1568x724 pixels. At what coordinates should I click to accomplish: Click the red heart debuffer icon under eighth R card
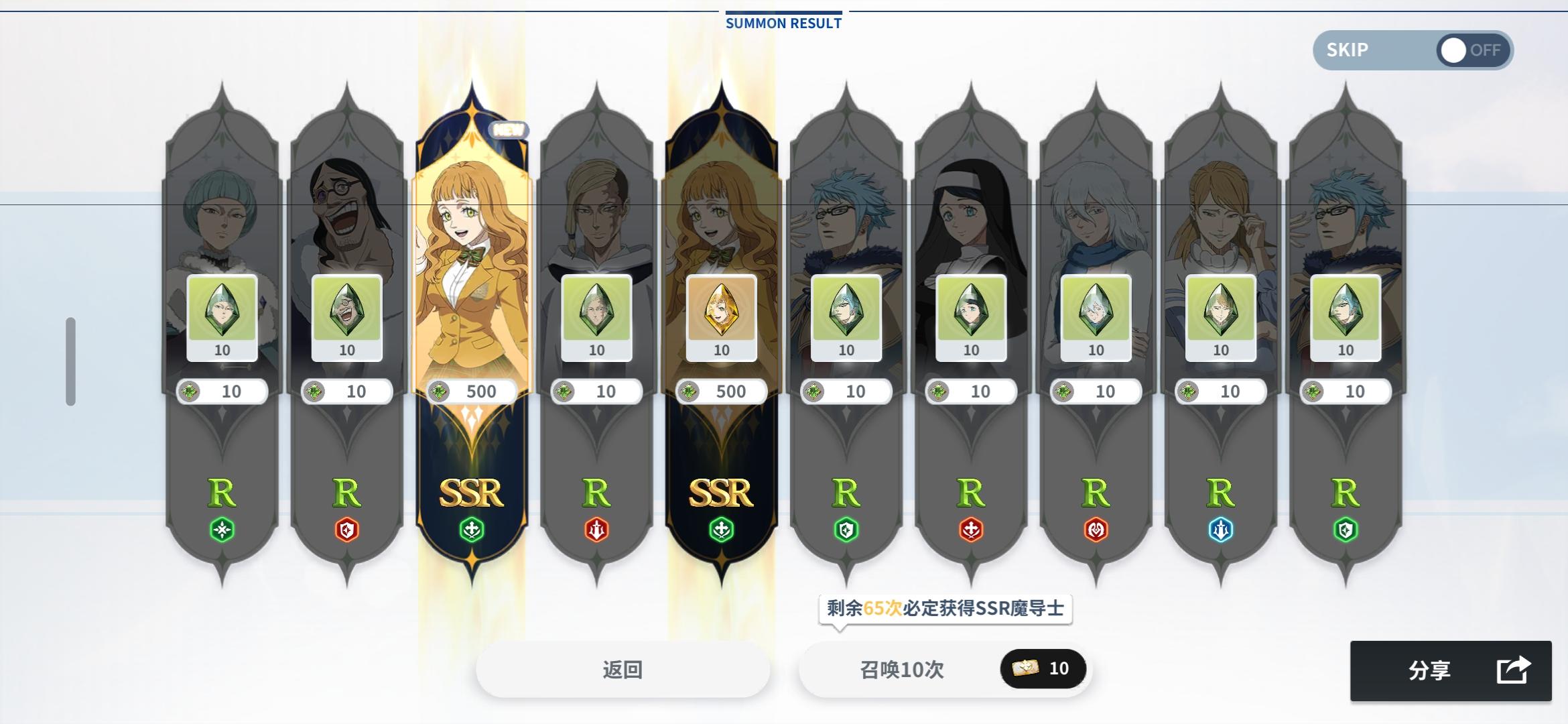pyautogui.click(x=1097, y=529)
